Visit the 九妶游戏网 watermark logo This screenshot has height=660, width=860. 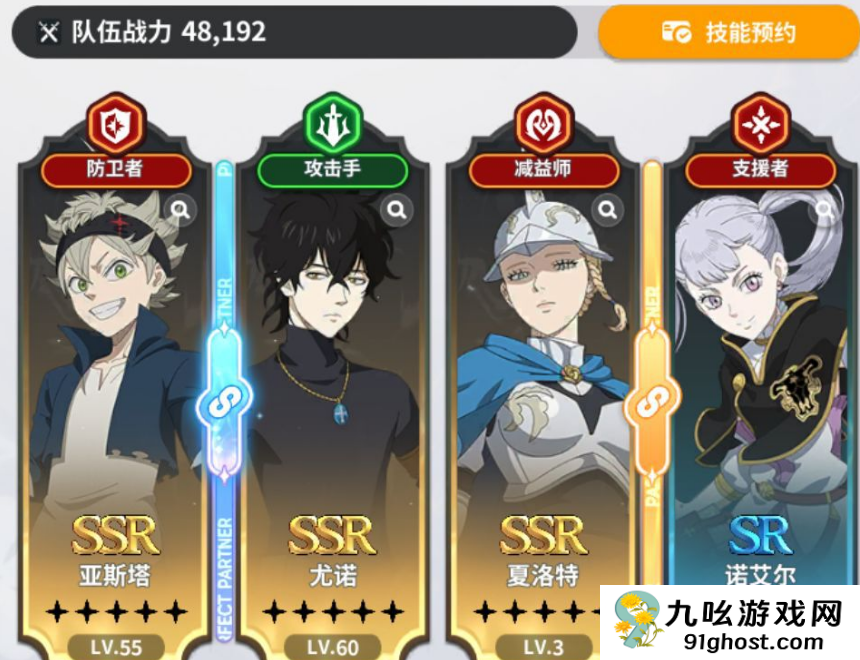click(x=728, y=621)
